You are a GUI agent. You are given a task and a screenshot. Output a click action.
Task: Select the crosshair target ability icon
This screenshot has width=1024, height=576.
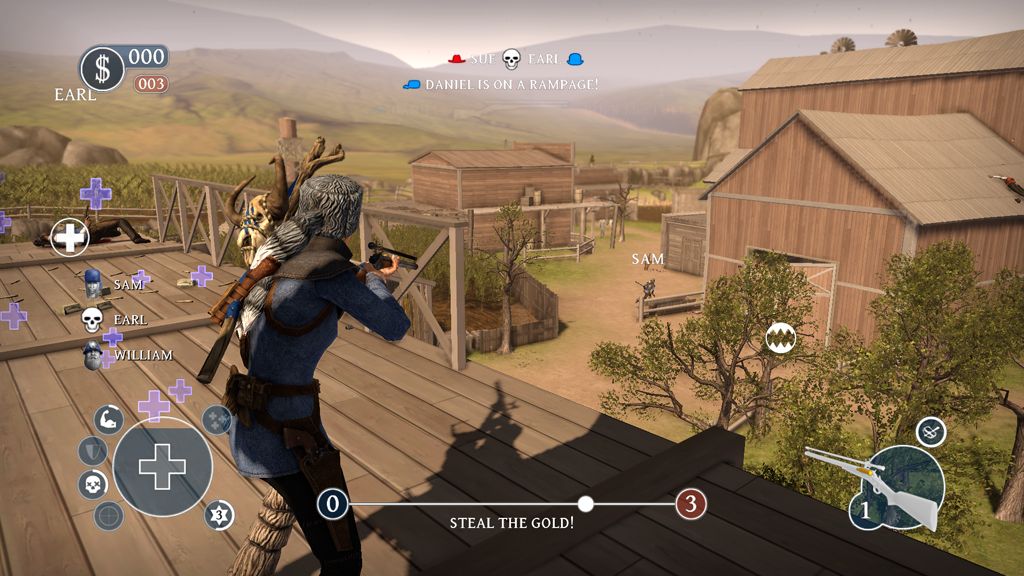coord(109,516)
